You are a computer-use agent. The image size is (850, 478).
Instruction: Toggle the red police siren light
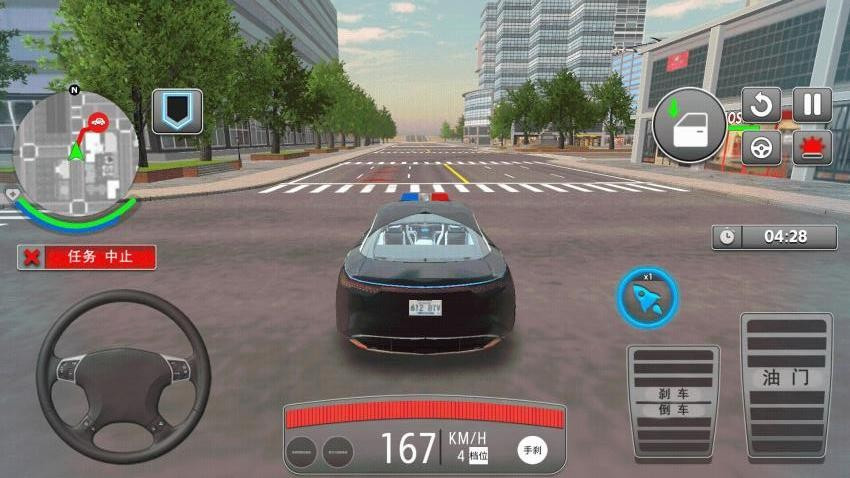pyautogui.click(x=812, y=148)
